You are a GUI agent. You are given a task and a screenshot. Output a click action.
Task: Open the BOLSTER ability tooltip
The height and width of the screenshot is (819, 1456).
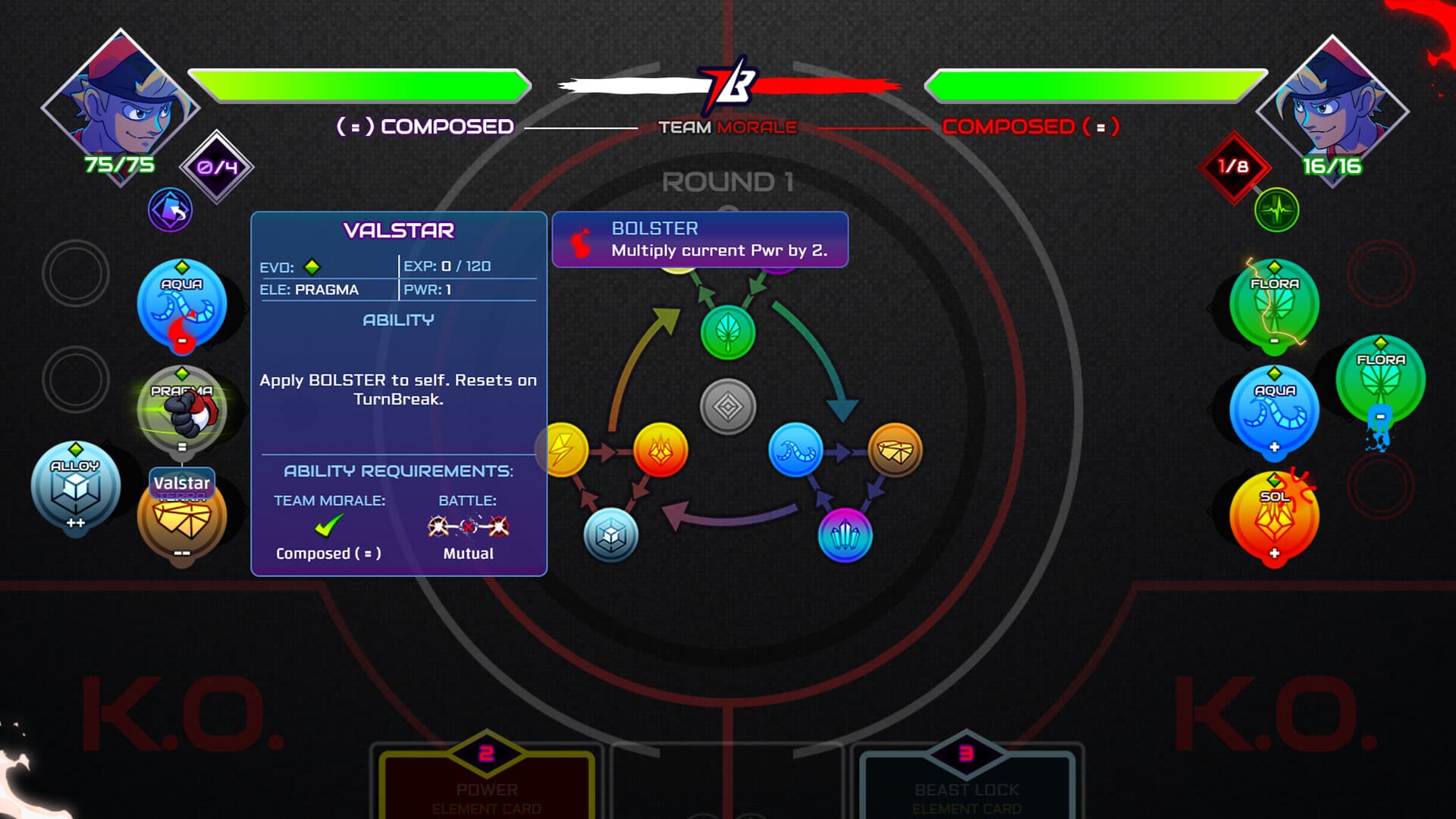click(x=699, y=239)
